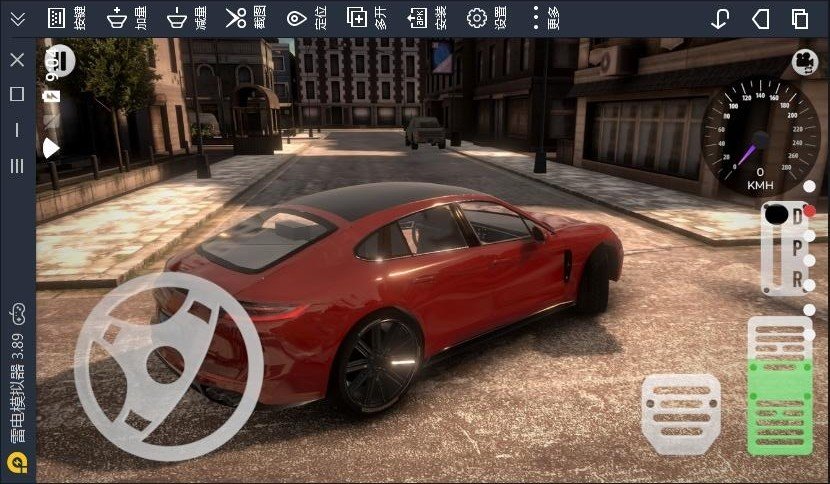830x484 pixels.
Task: Open the emulator settings gear
Action: 477,18
